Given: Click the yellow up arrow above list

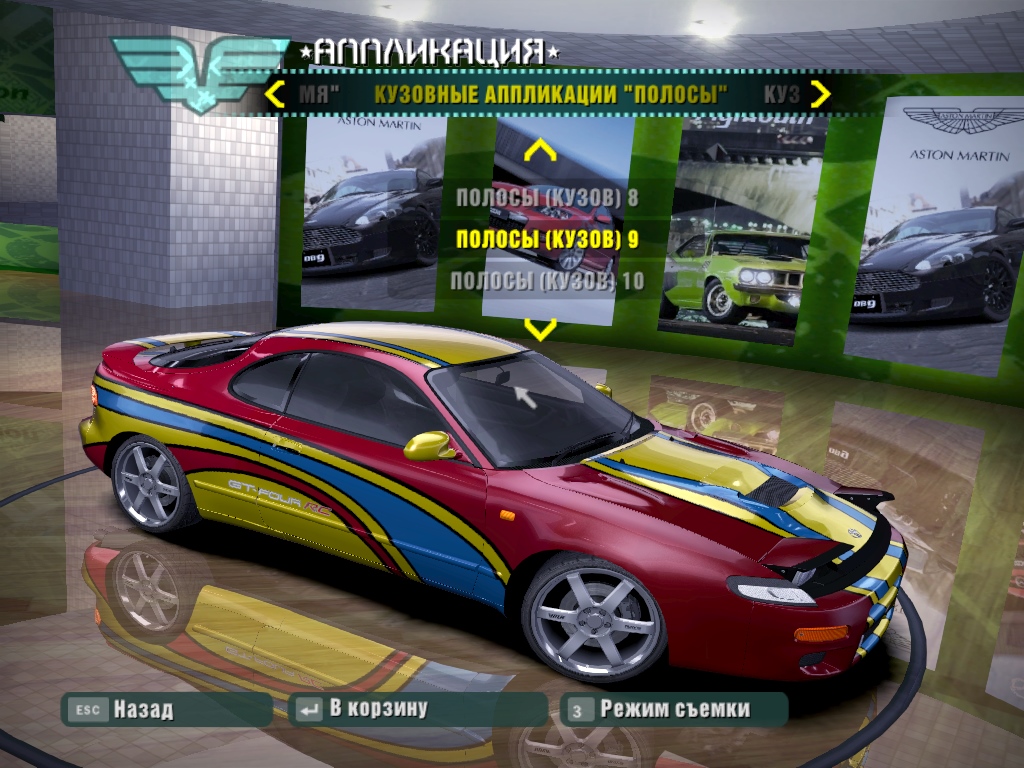Looking at the screenshot, I should [540, 152].
